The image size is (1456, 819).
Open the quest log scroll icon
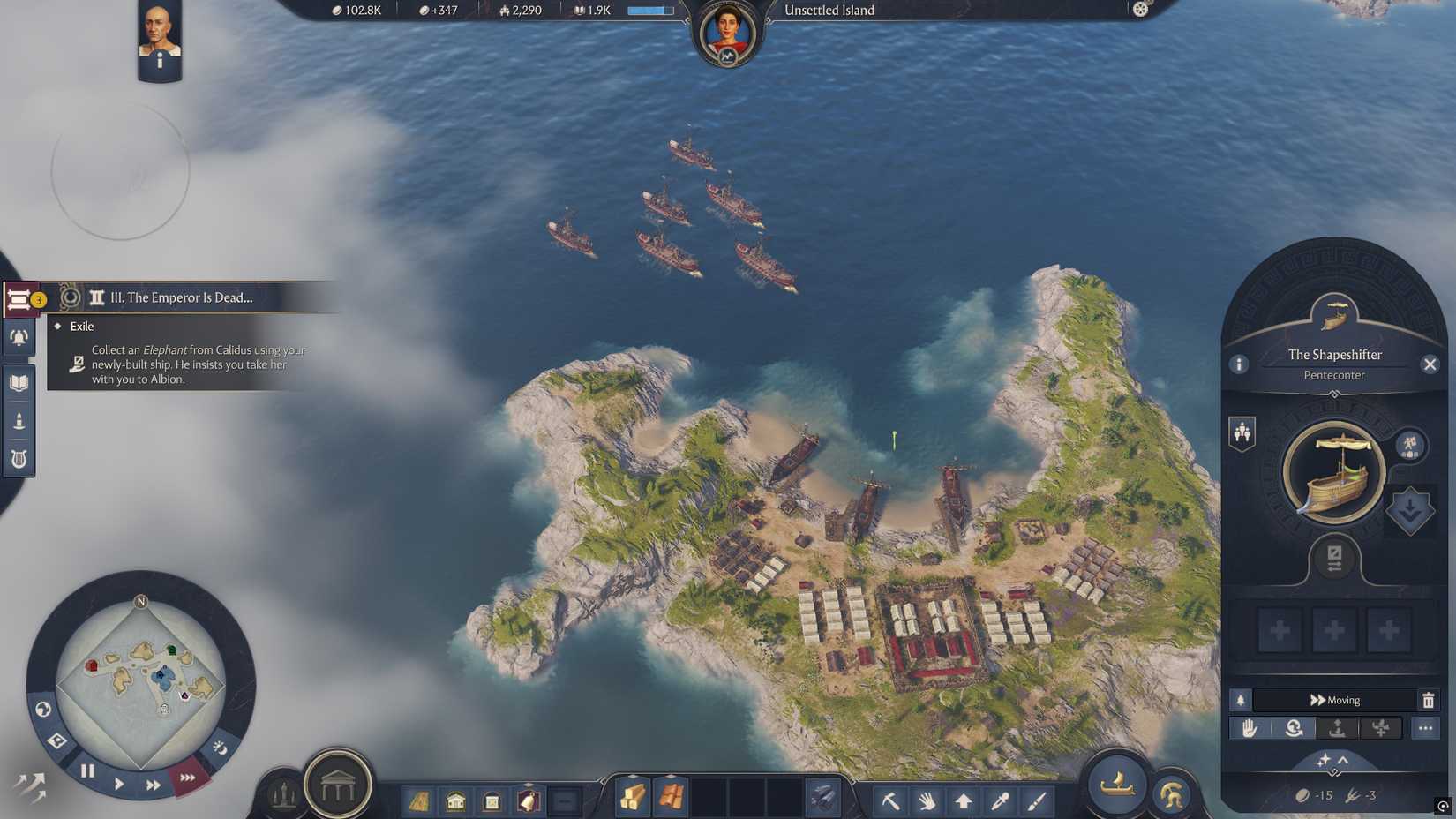pyautogui.click(x=19, y=298)
